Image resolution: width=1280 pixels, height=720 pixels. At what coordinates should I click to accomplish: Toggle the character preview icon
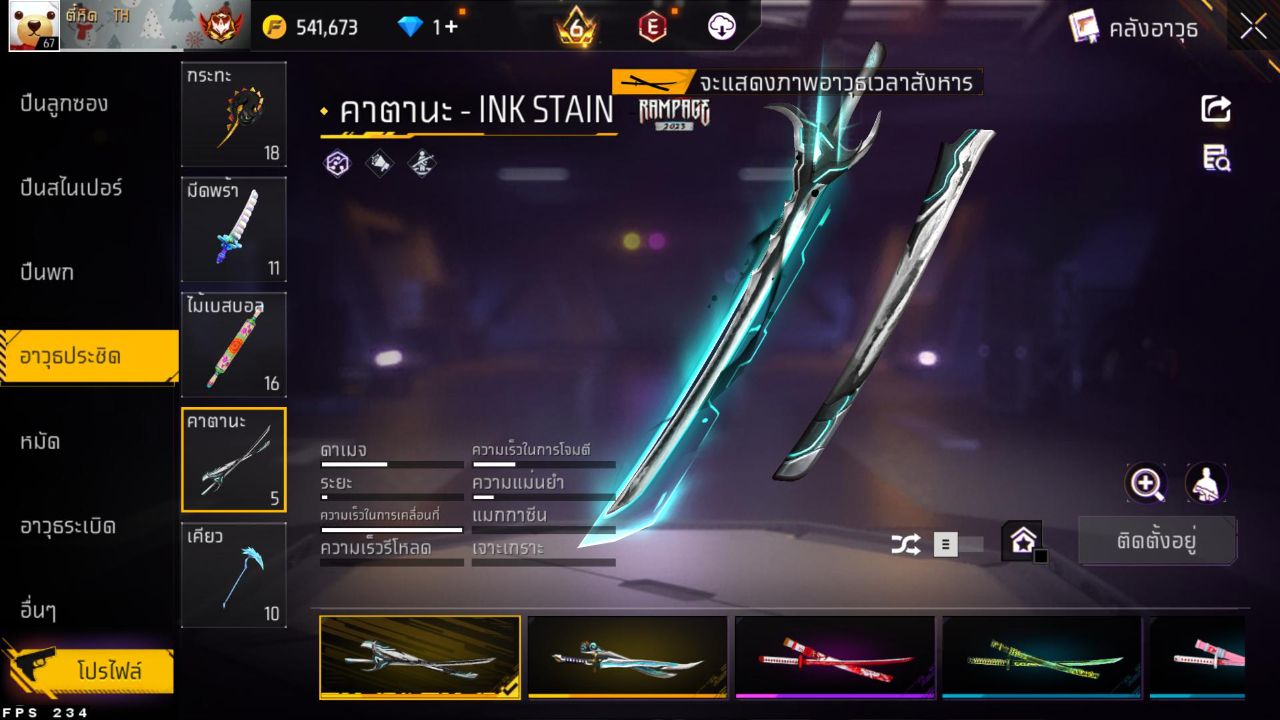(x=1205, y=484)
